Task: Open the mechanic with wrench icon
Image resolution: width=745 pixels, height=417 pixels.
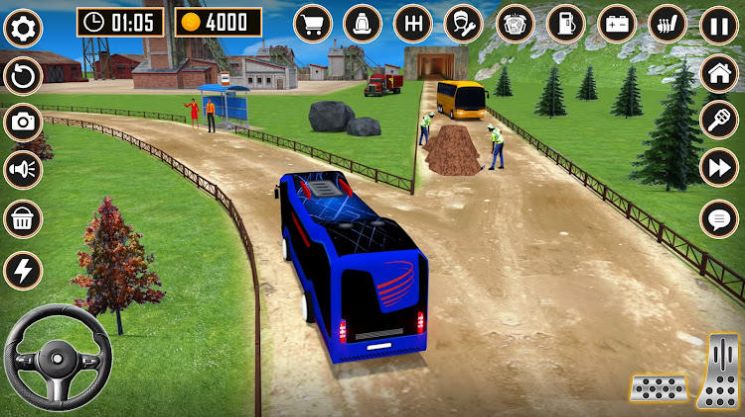Action: (x=463, y=23)
